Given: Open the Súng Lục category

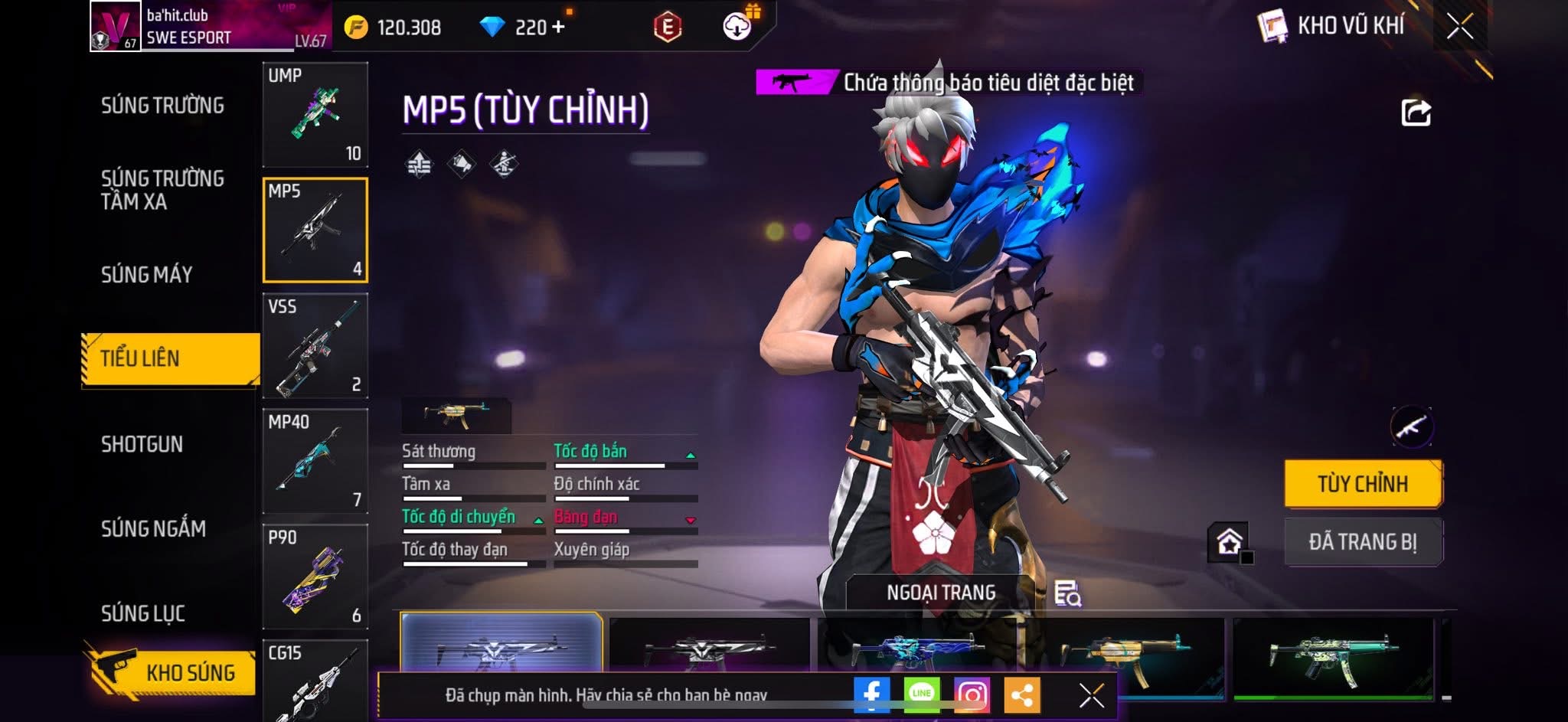Looking at the screenshot, I should [143, 613].
